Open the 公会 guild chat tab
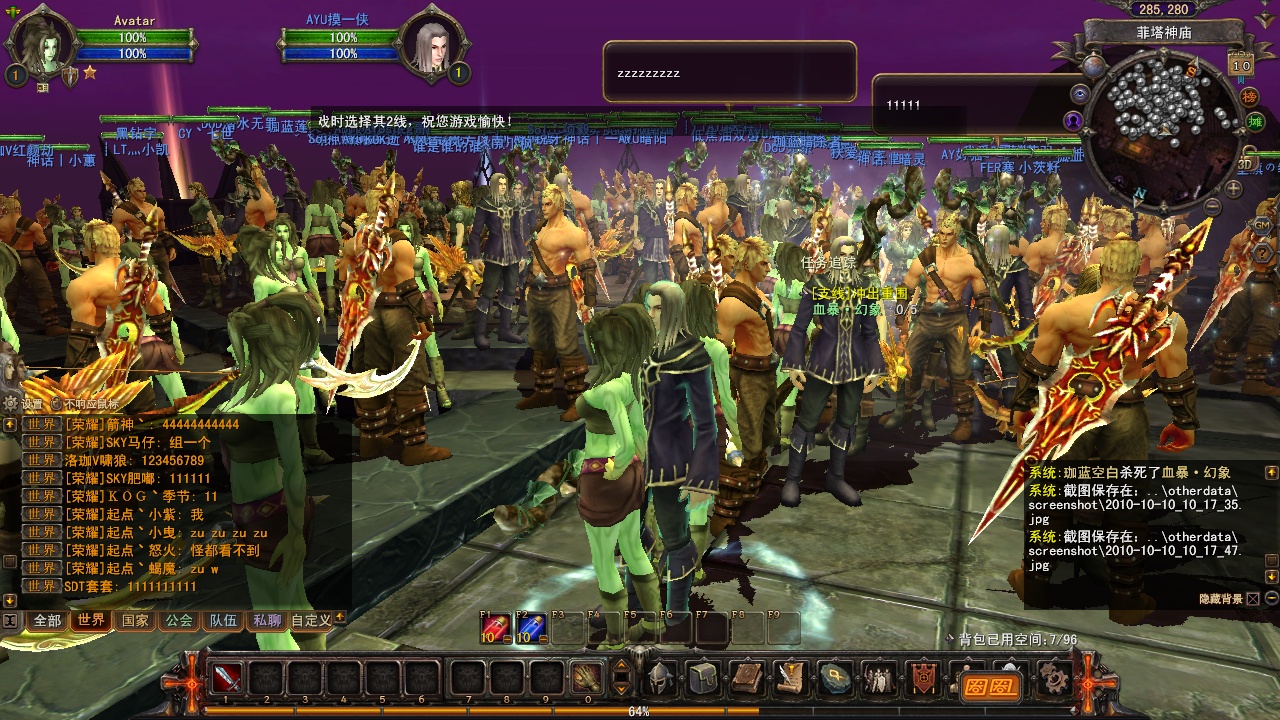The height and width of the screenshot is (720, 1280). click(x=179, y=620)
